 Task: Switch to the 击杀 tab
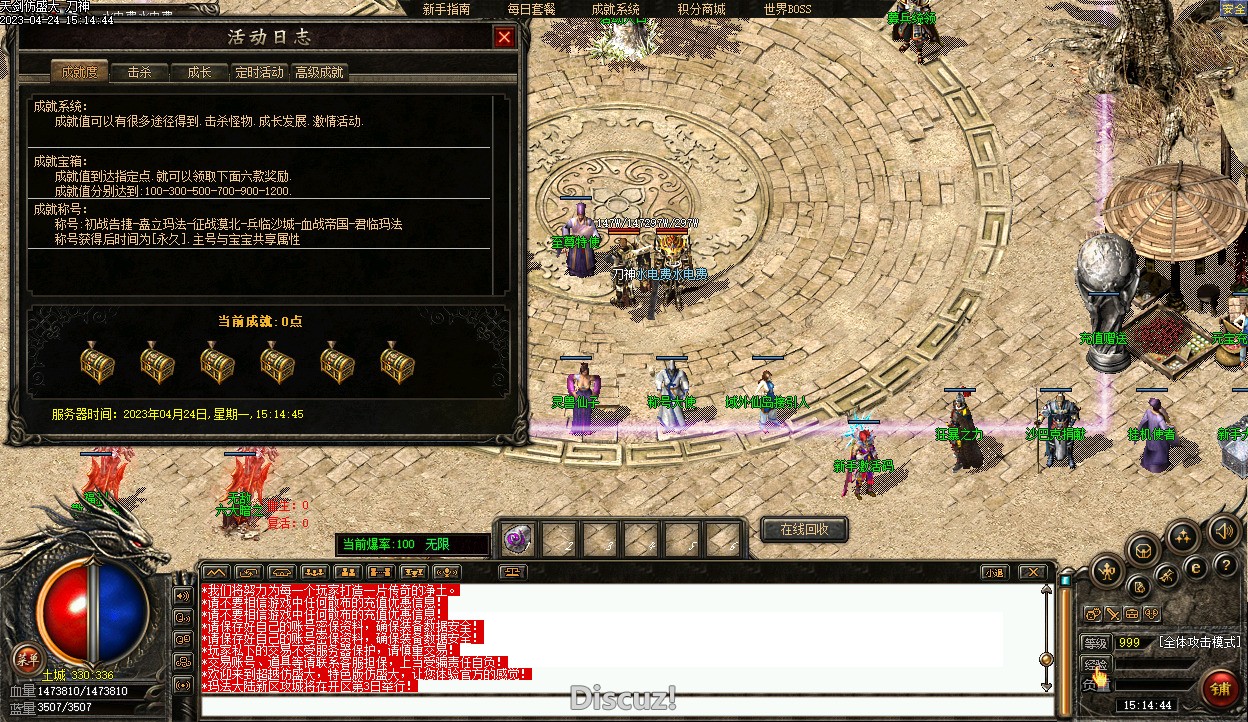tap(139, 72)
